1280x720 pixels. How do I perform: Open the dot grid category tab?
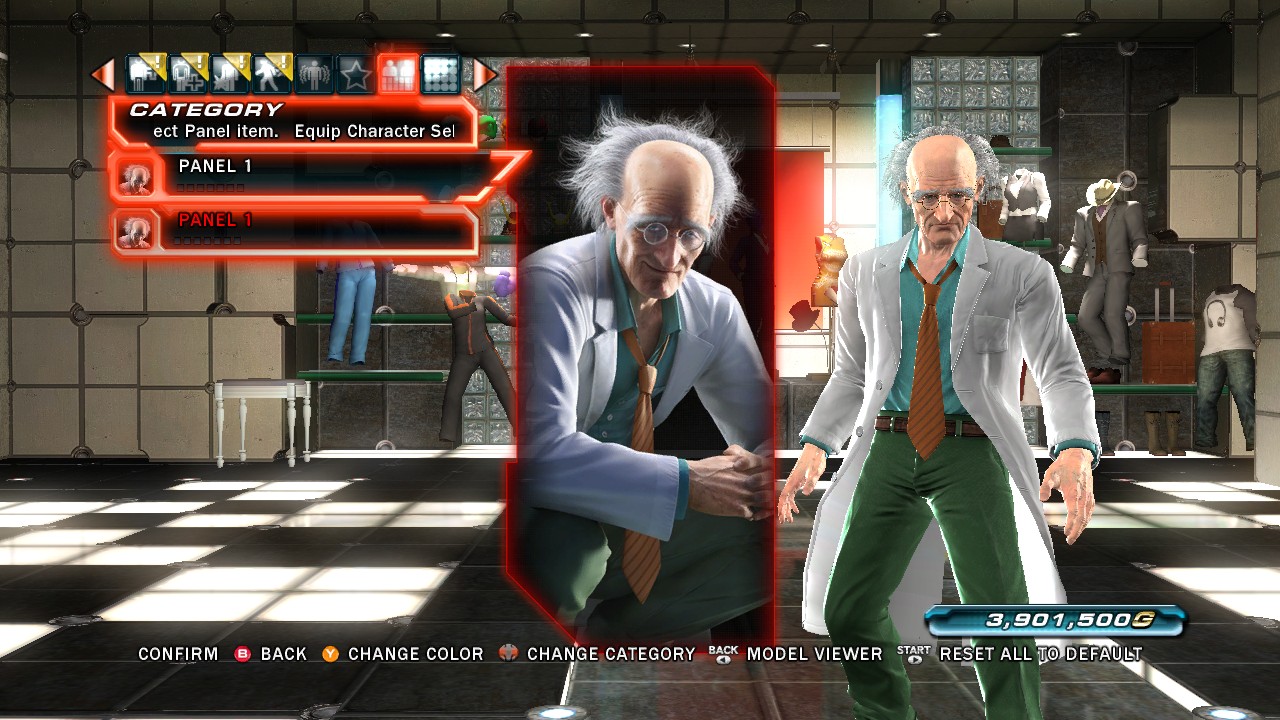point(440,74)
